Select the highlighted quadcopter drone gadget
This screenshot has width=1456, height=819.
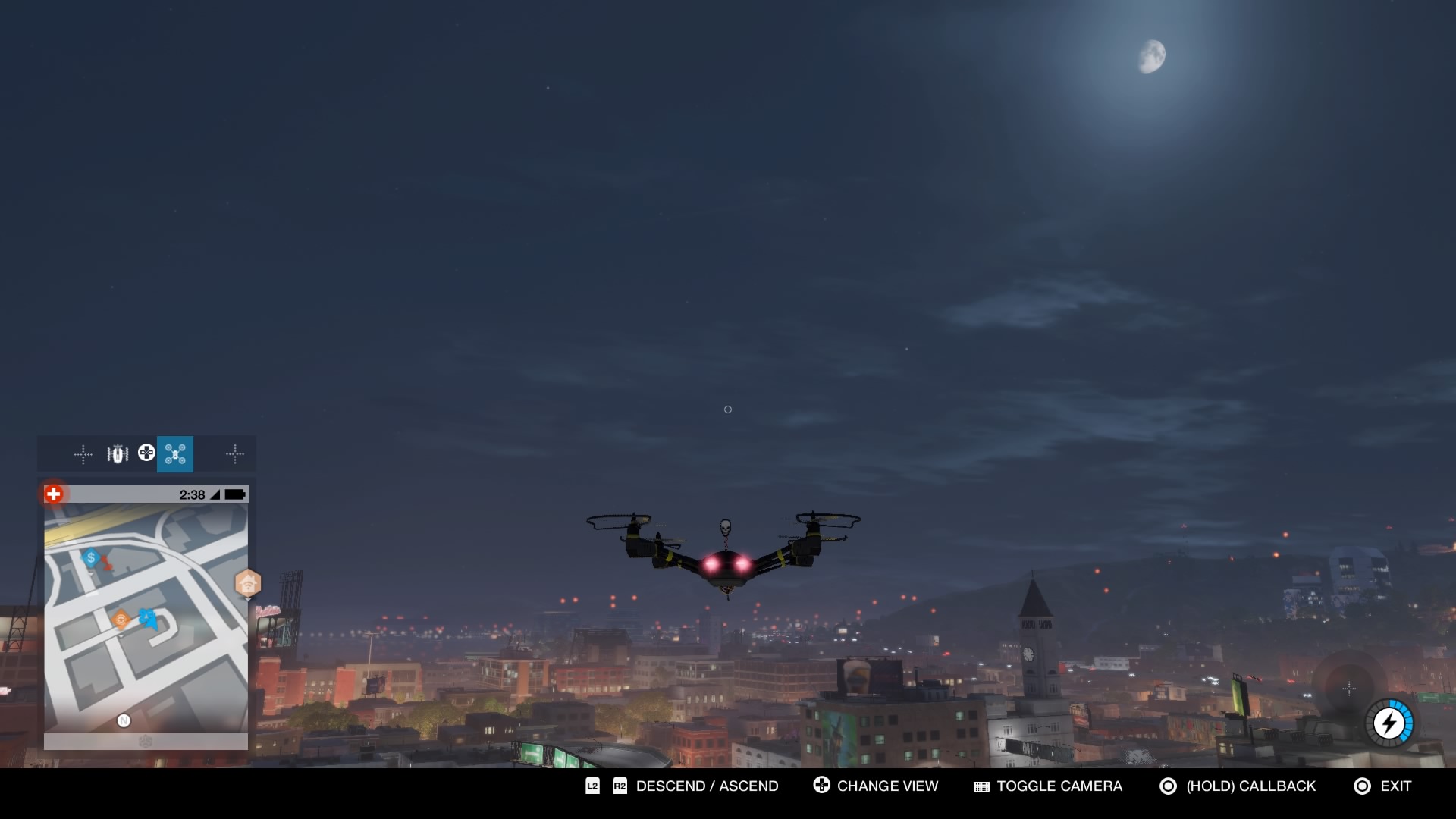click(x=175, y=454)
